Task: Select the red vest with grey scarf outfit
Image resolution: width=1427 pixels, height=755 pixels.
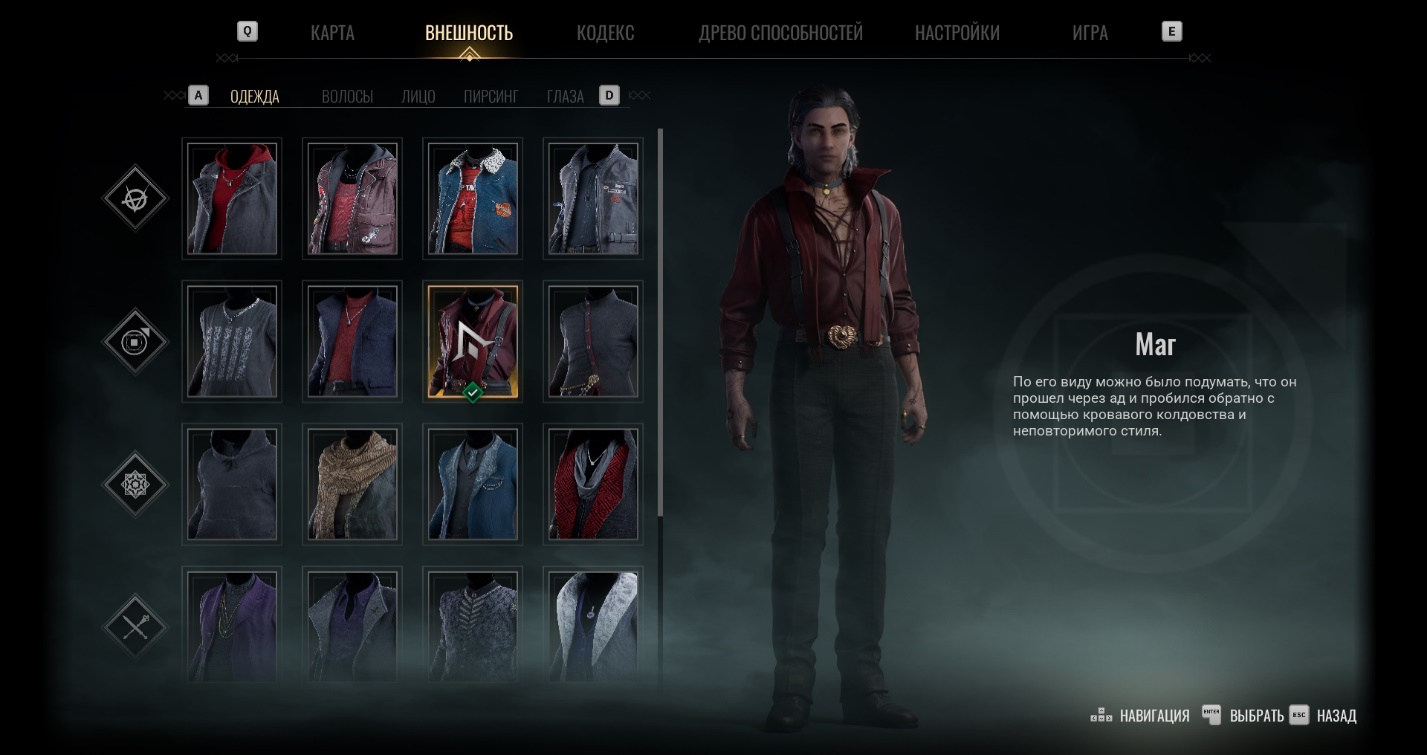Action: [592, 484]
